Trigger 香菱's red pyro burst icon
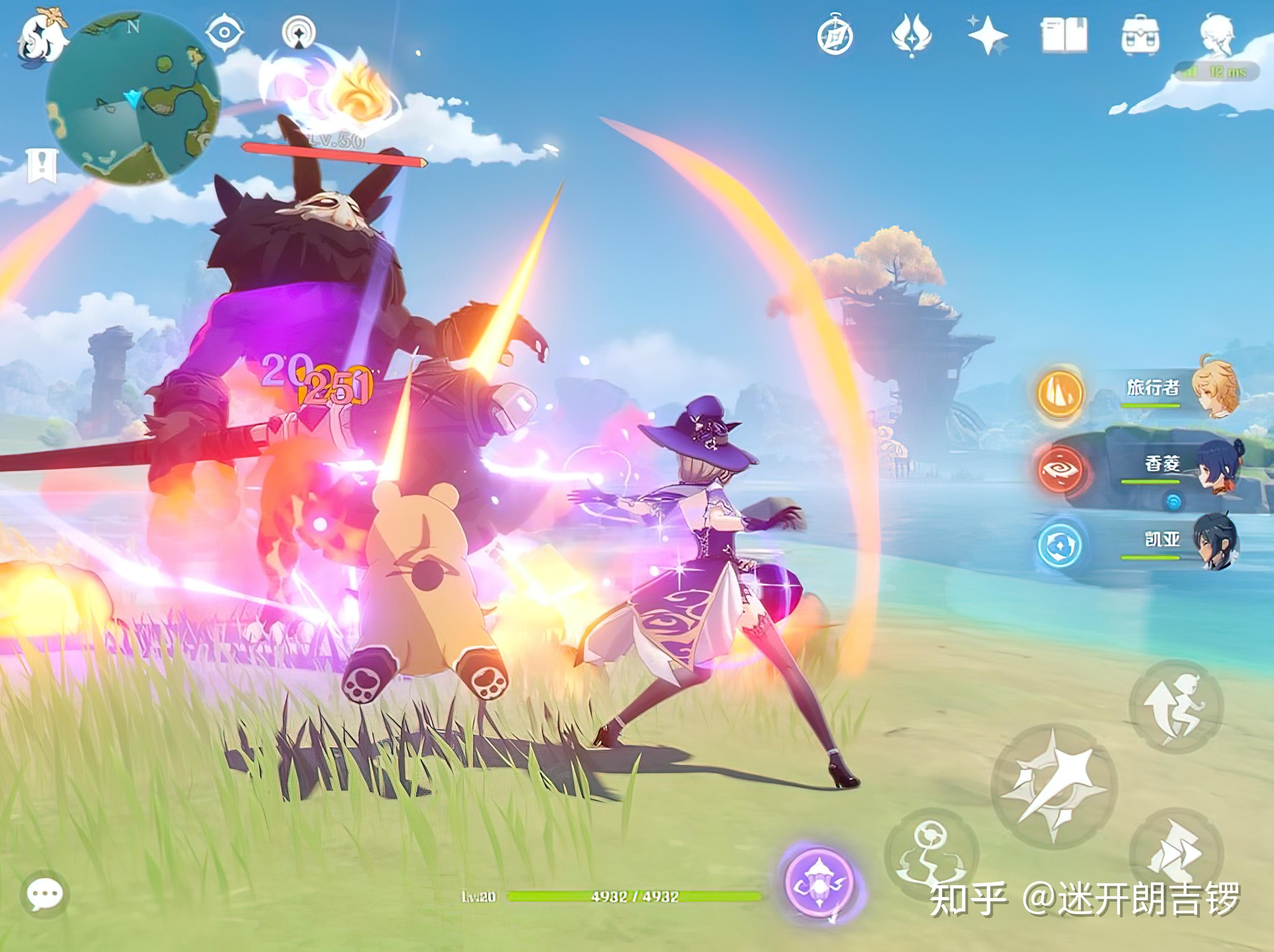1274x952 pixels. (x=1060, y=470)
